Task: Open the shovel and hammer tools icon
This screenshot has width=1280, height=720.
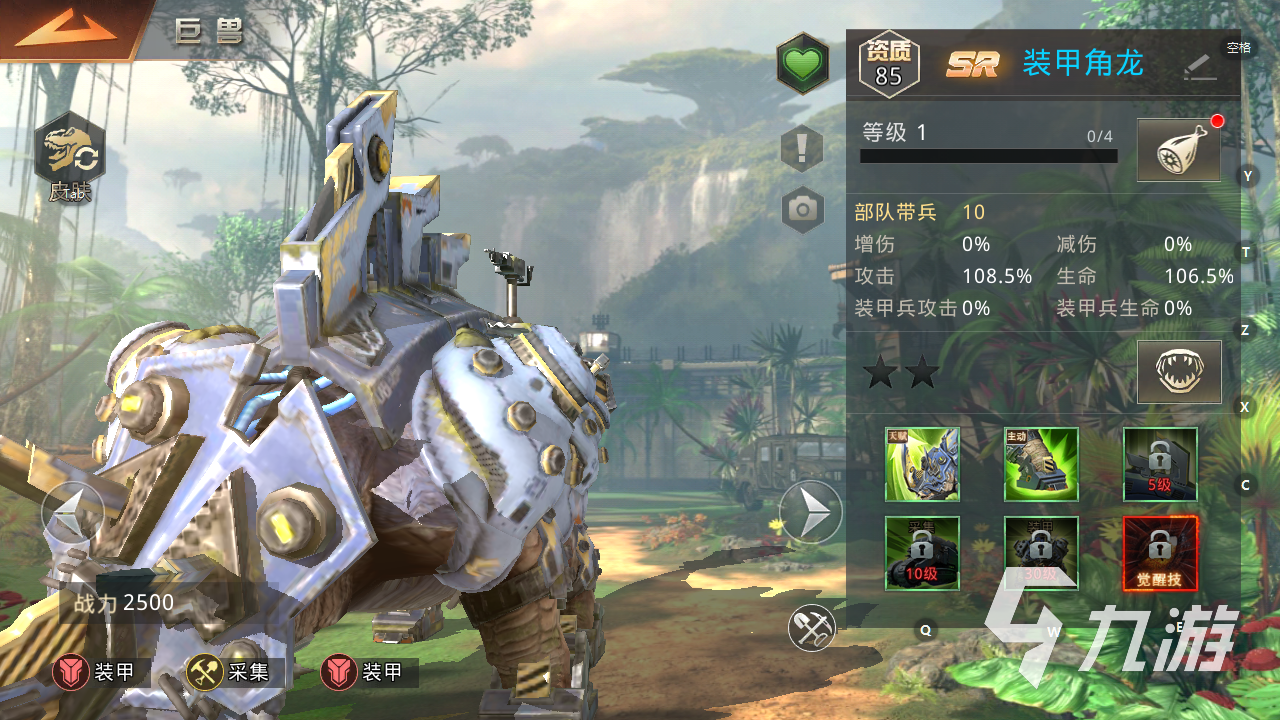Action: tap(811, 627)
